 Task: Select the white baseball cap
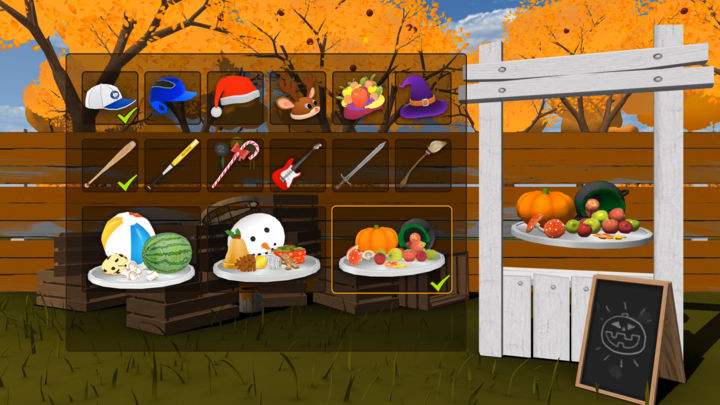[x=110, y=98]
